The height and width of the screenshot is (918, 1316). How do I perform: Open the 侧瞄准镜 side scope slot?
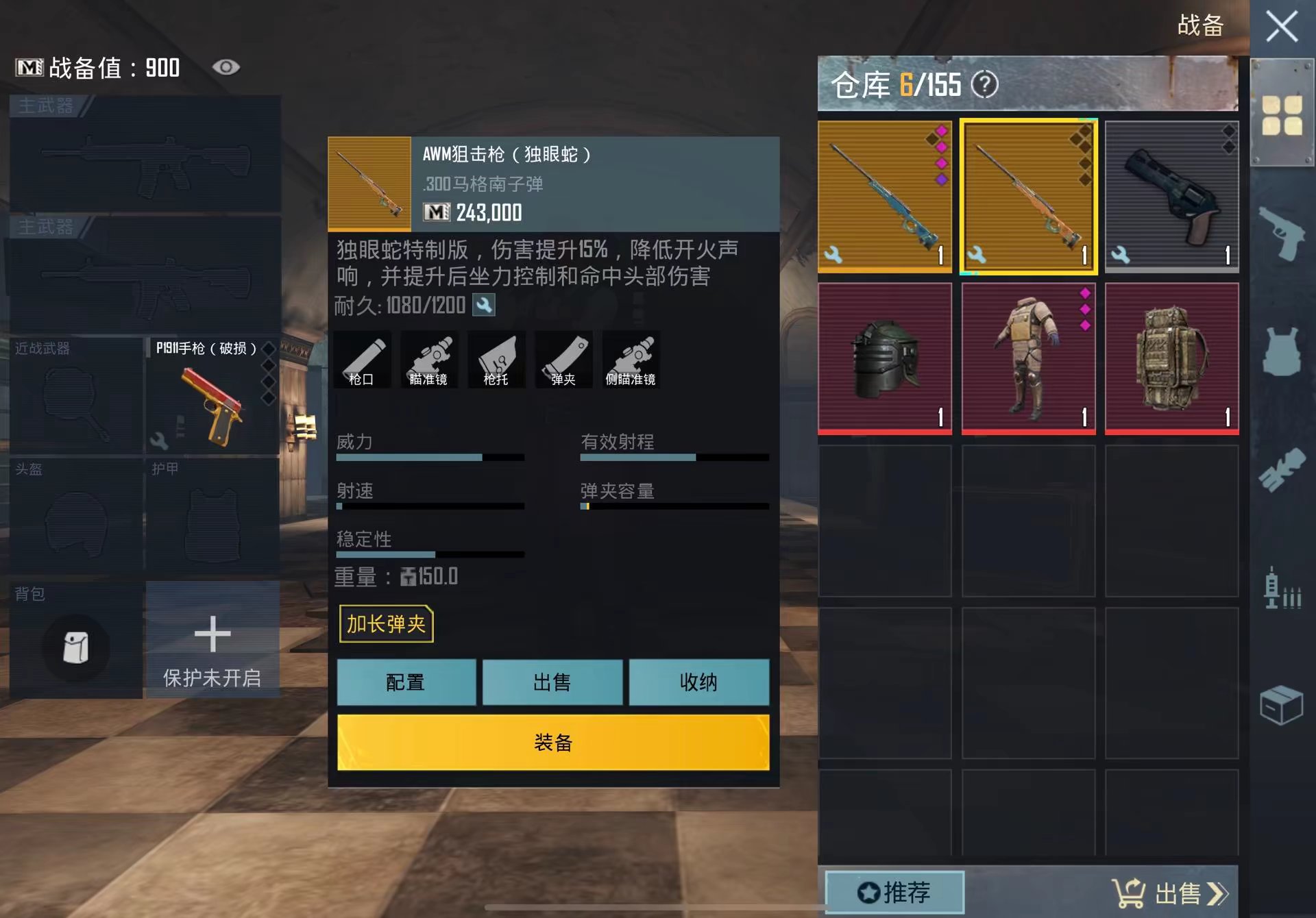point(631,360)
